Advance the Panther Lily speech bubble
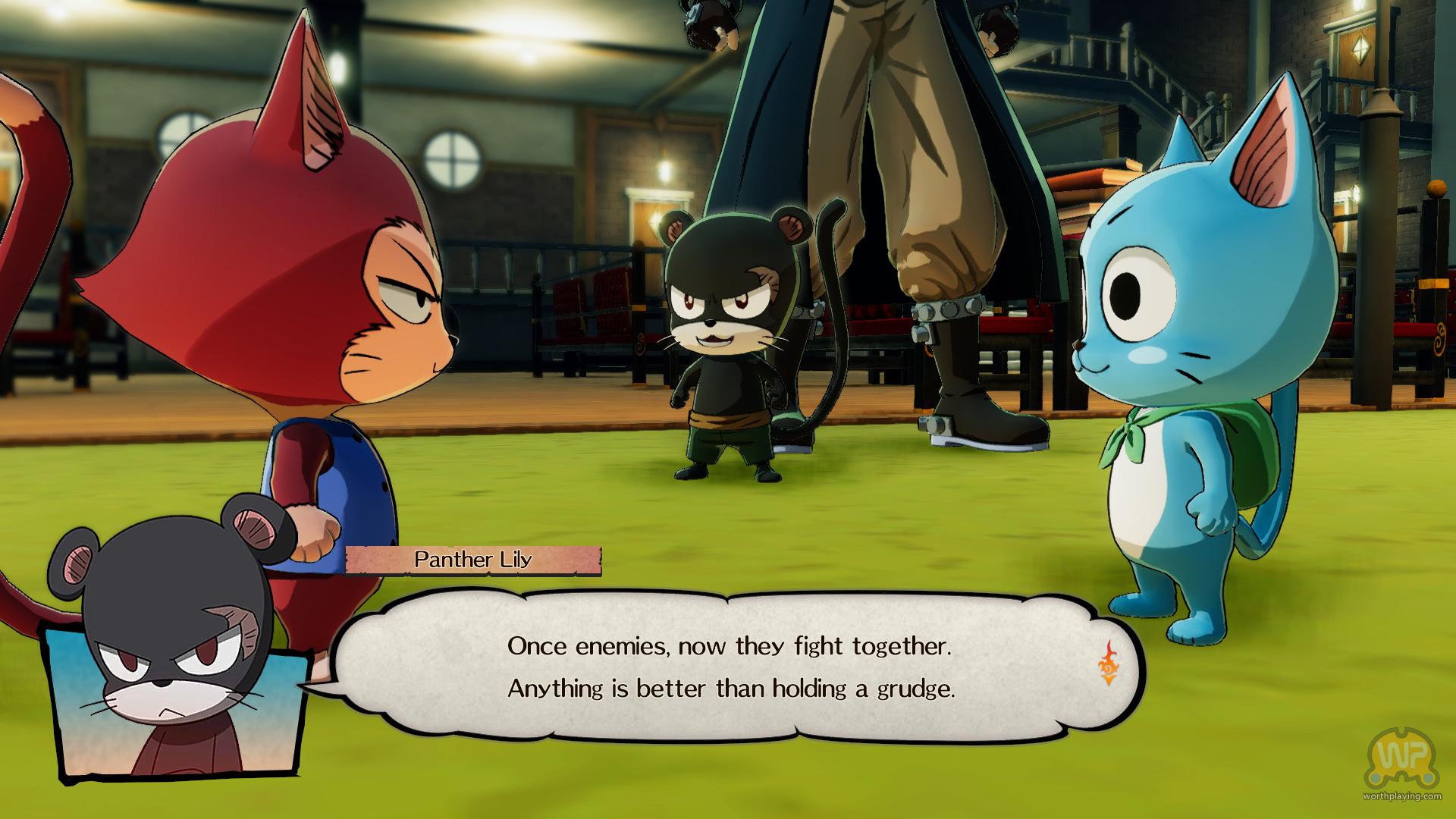Viewport: 1456px width, 819px height. click(x=728, y=667)
